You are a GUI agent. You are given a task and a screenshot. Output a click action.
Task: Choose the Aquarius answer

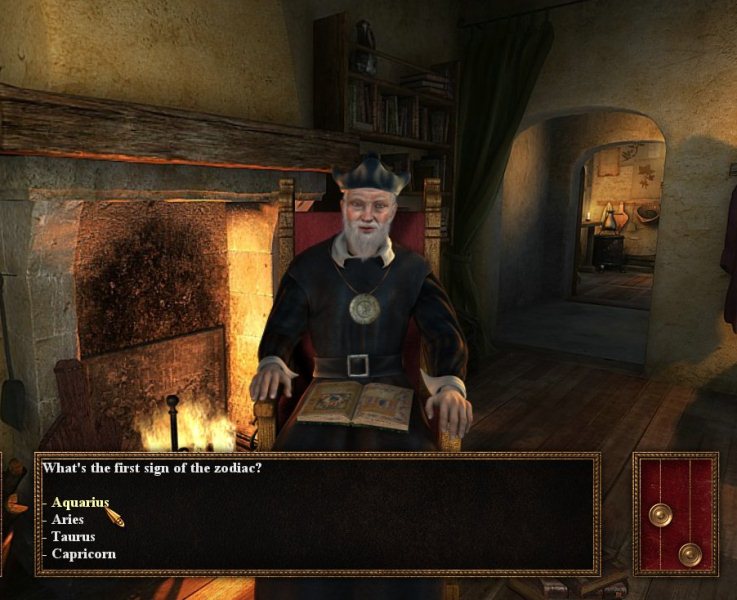point(80,503)
